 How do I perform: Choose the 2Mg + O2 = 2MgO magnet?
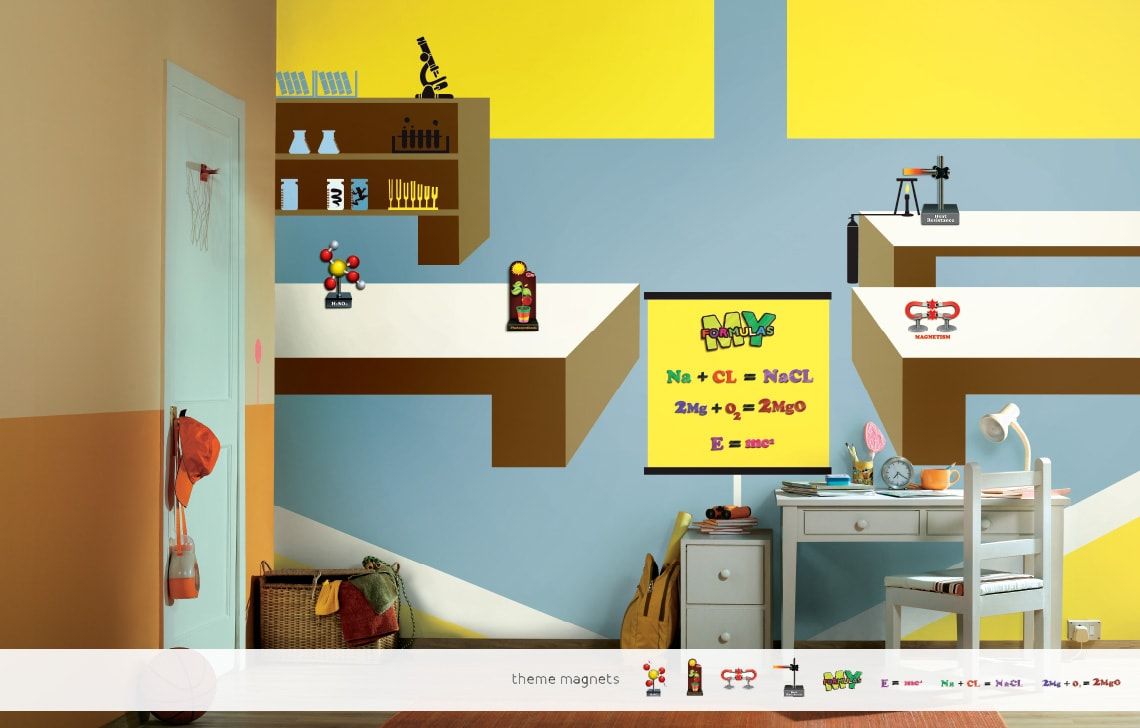(1081, 682)
